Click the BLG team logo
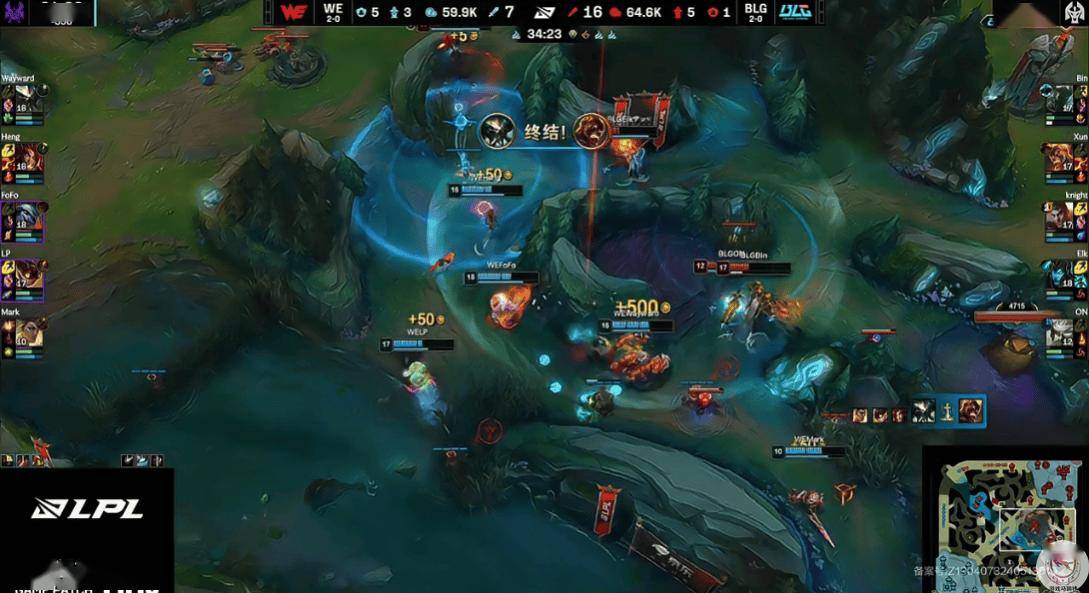 792,12
